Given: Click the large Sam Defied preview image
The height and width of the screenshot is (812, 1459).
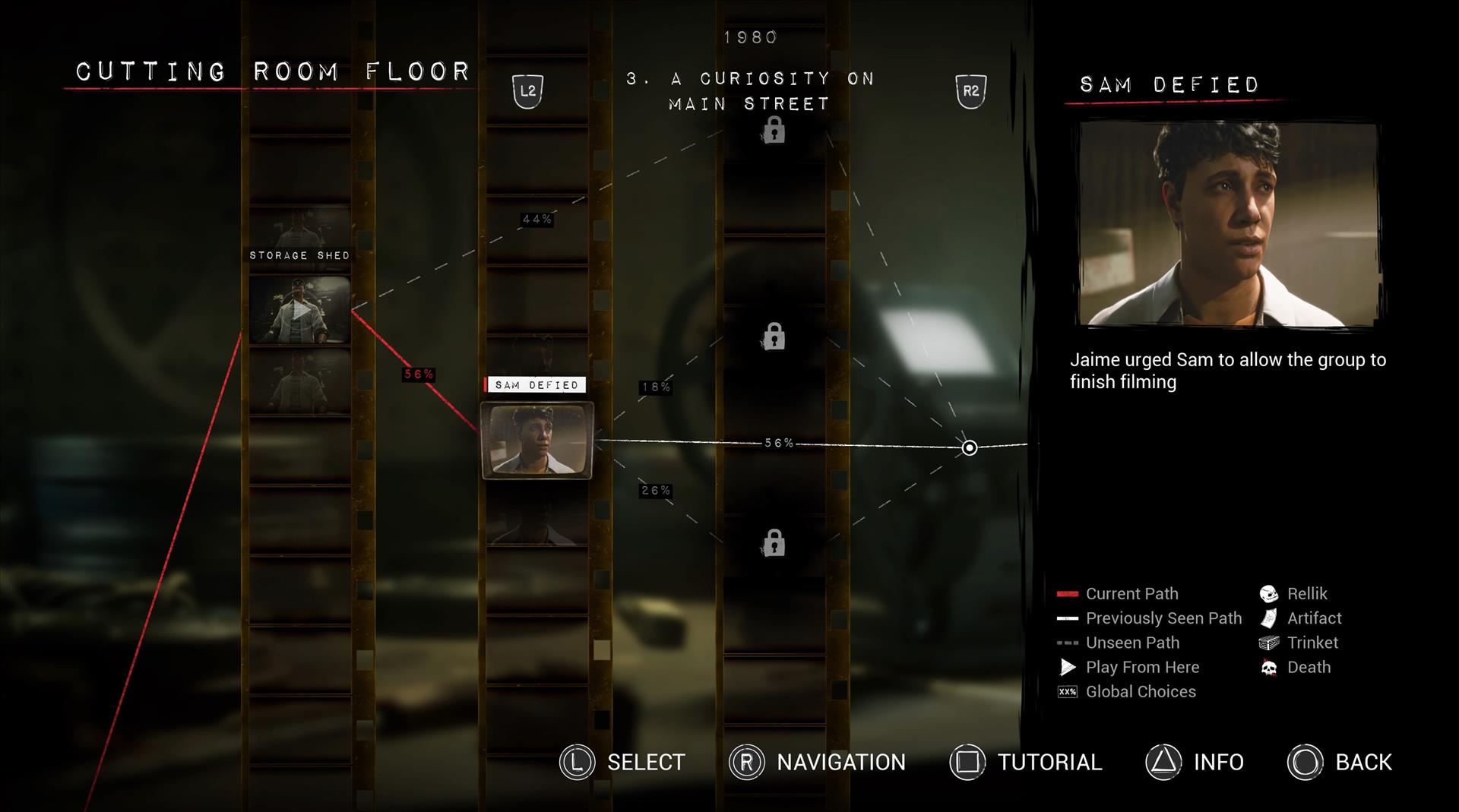Looking at the screenshot, I should (1228, 225).
